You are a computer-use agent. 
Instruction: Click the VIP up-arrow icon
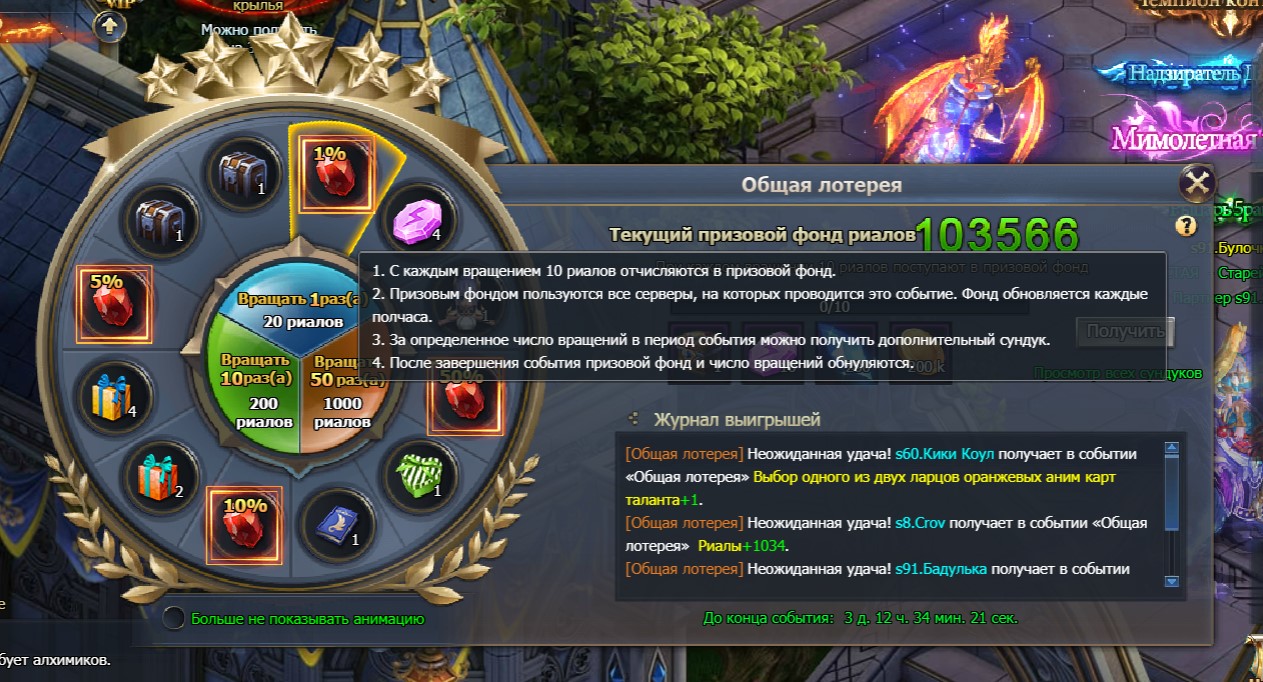[x=110, y=28]
